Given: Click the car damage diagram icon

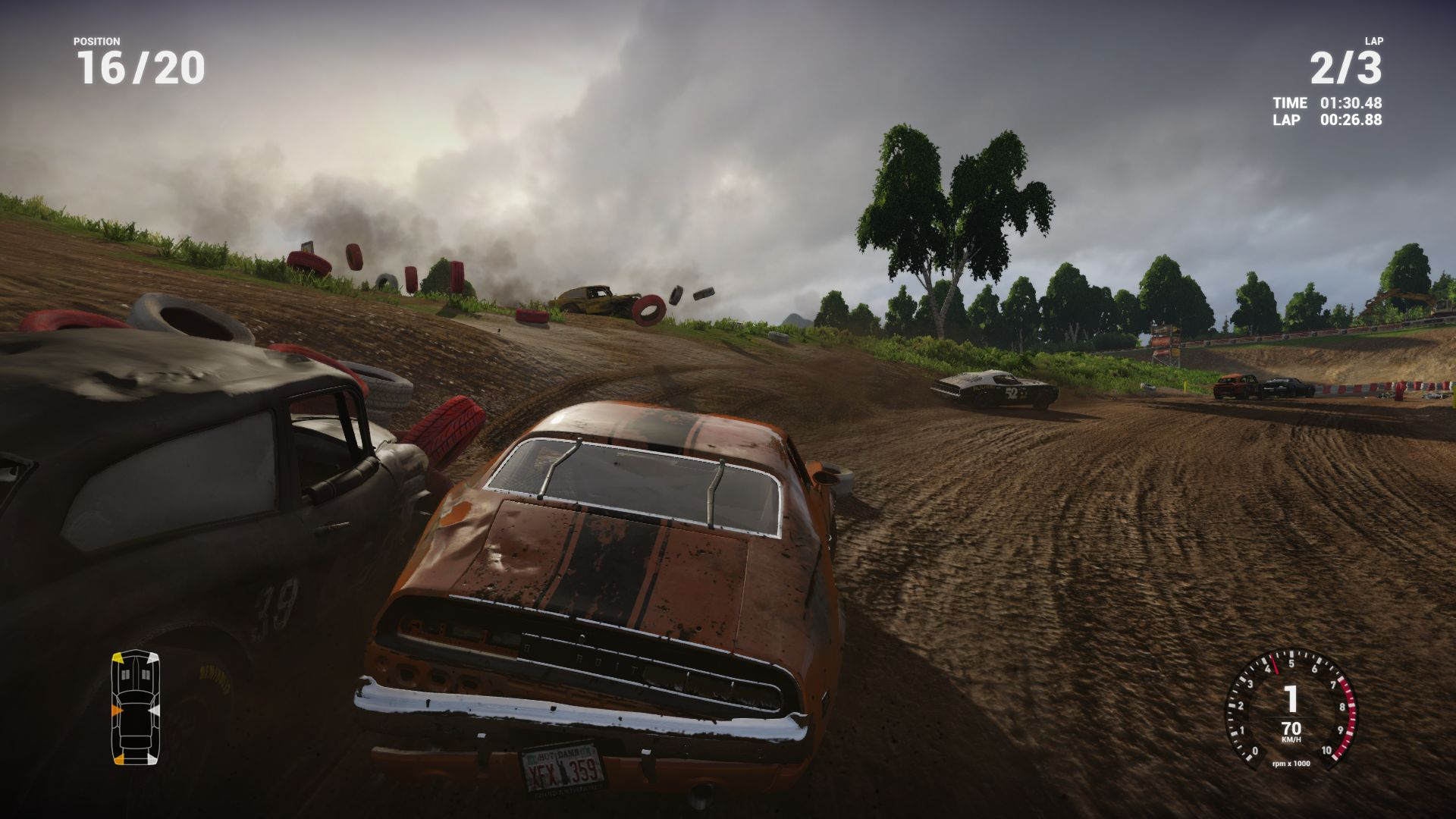Looking at the screenshot, I should [x=136, y=707].
